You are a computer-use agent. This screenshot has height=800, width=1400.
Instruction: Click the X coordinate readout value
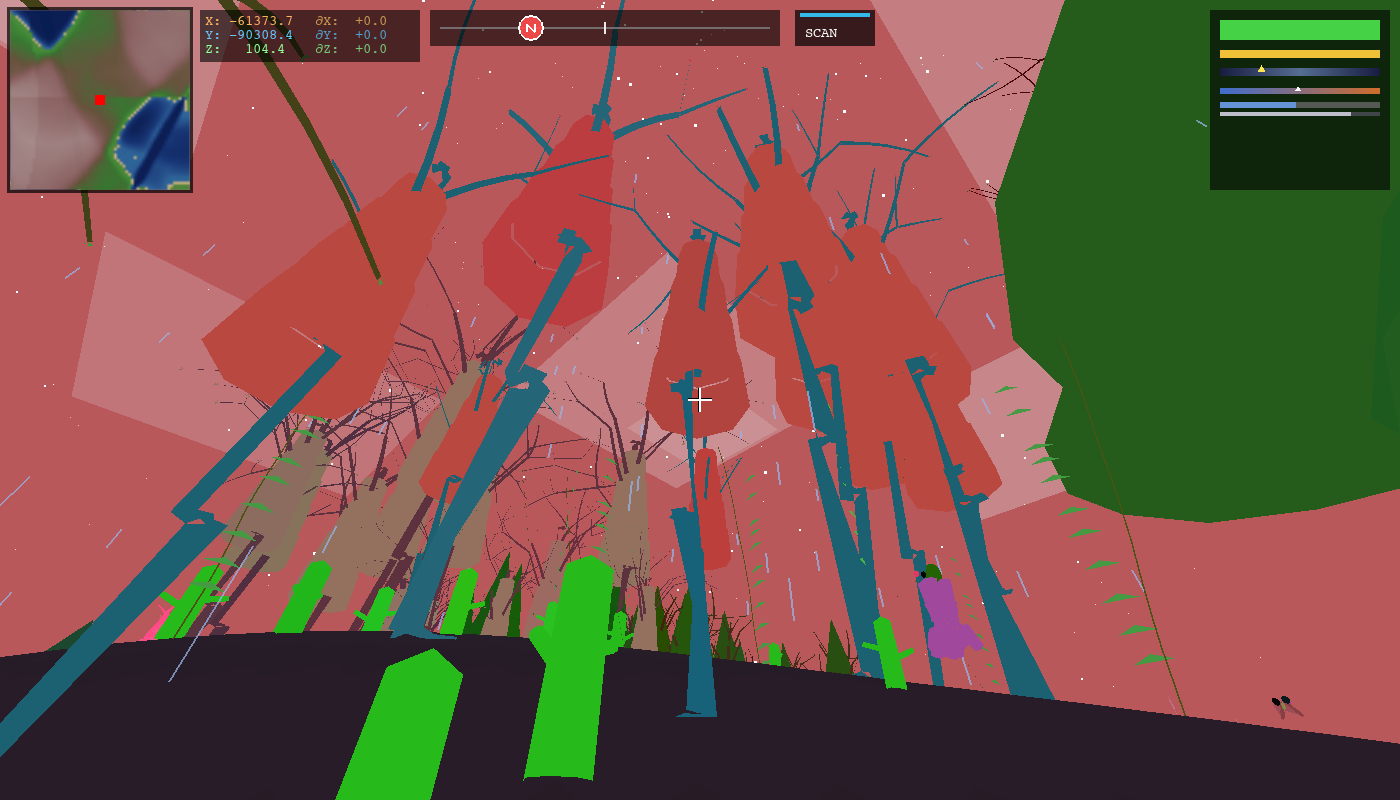[x=261, y=21]
